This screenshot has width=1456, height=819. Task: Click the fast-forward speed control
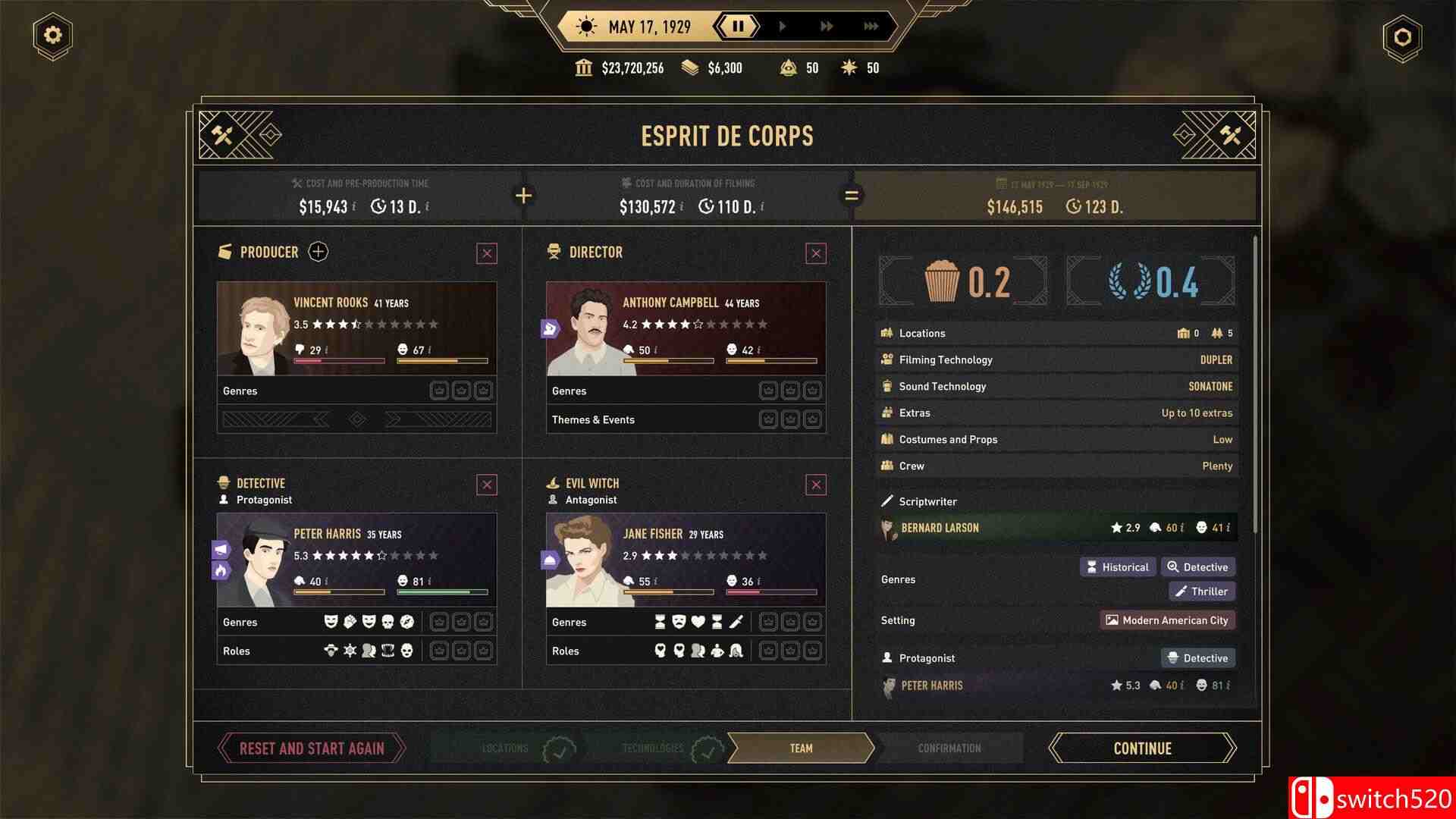[827, 26]
